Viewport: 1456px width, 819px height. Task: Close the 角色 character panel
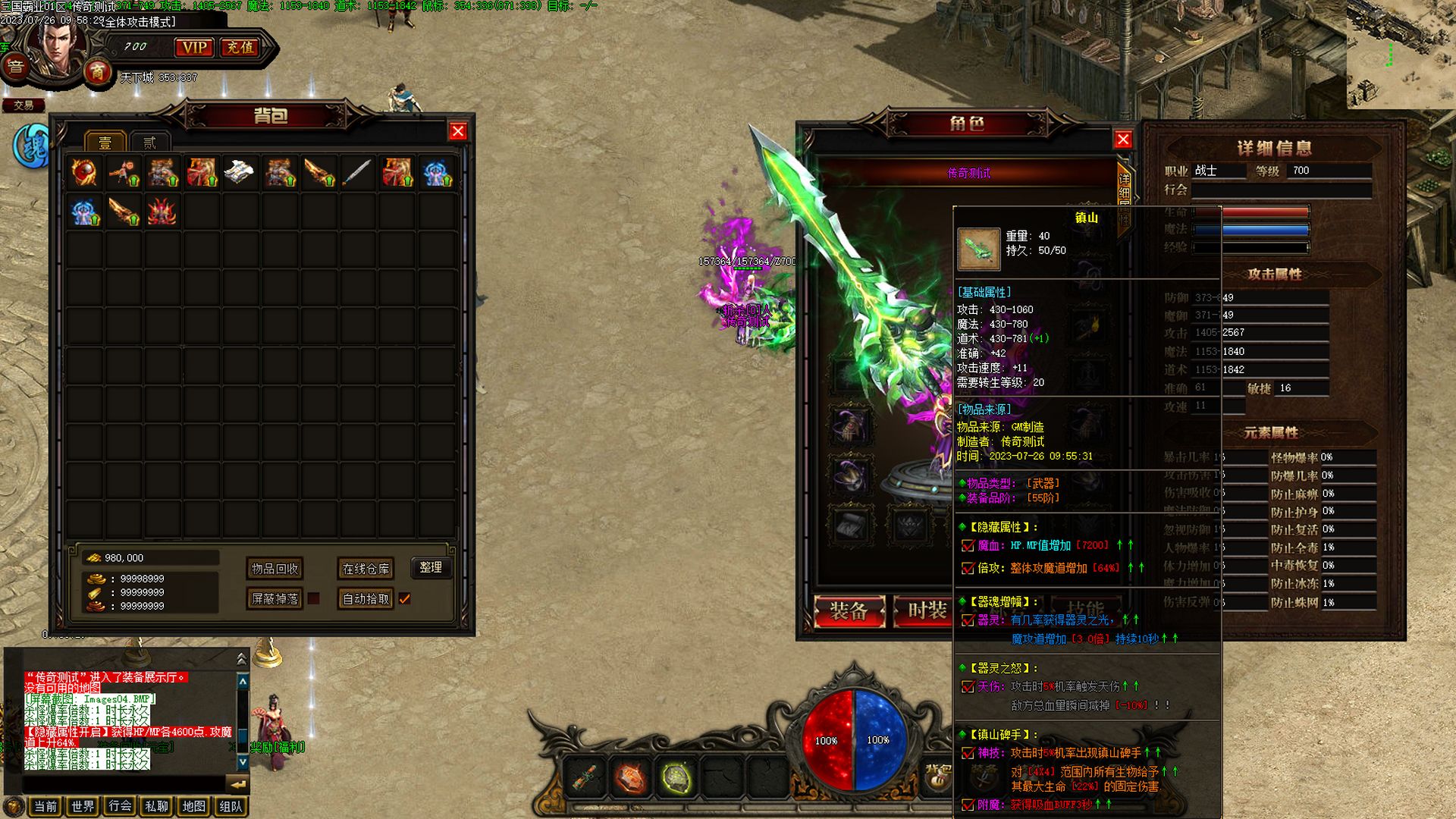(1123, 140)
